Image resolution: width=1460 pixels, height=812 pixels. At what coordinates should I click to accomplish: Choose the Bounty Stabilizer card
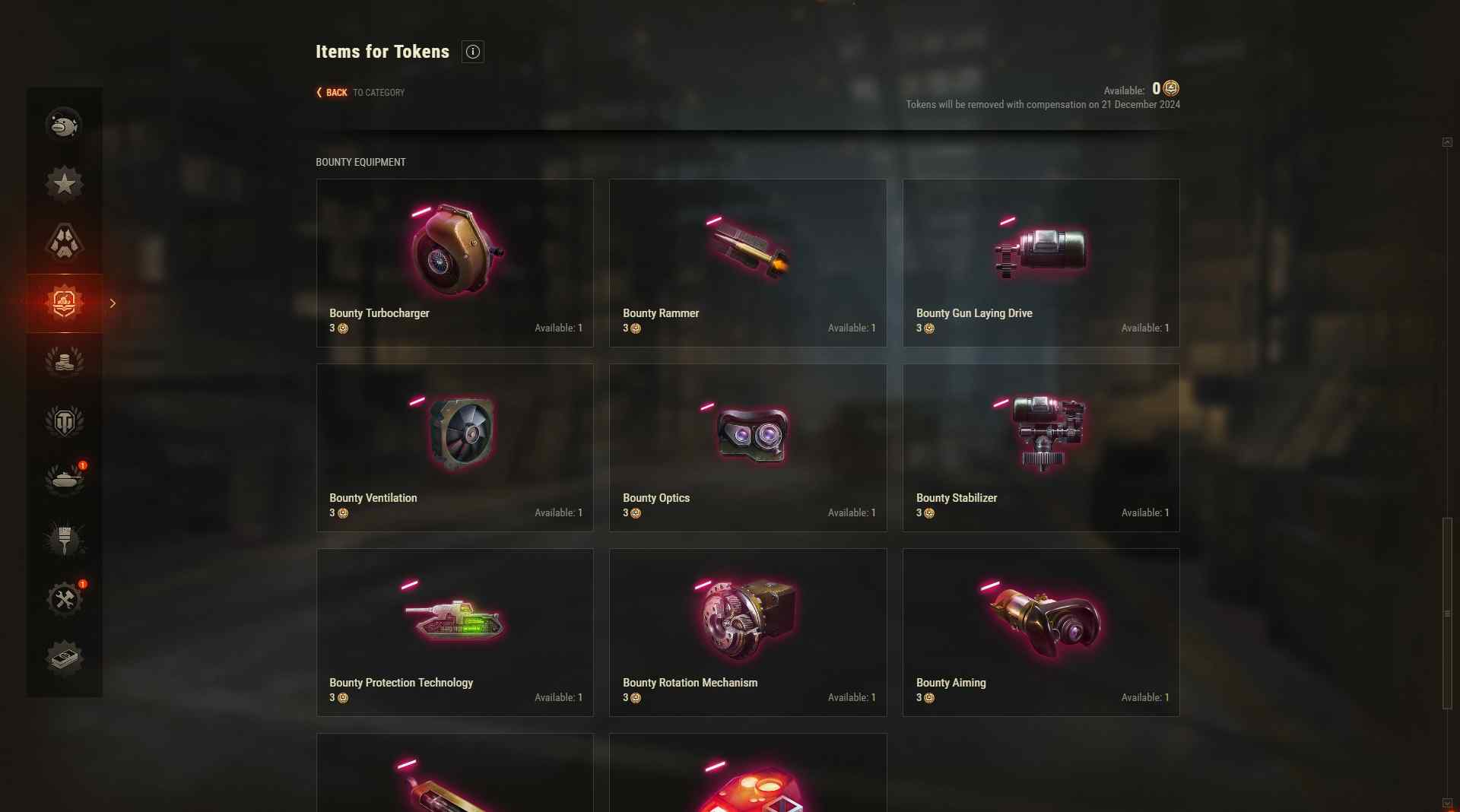1040,447
